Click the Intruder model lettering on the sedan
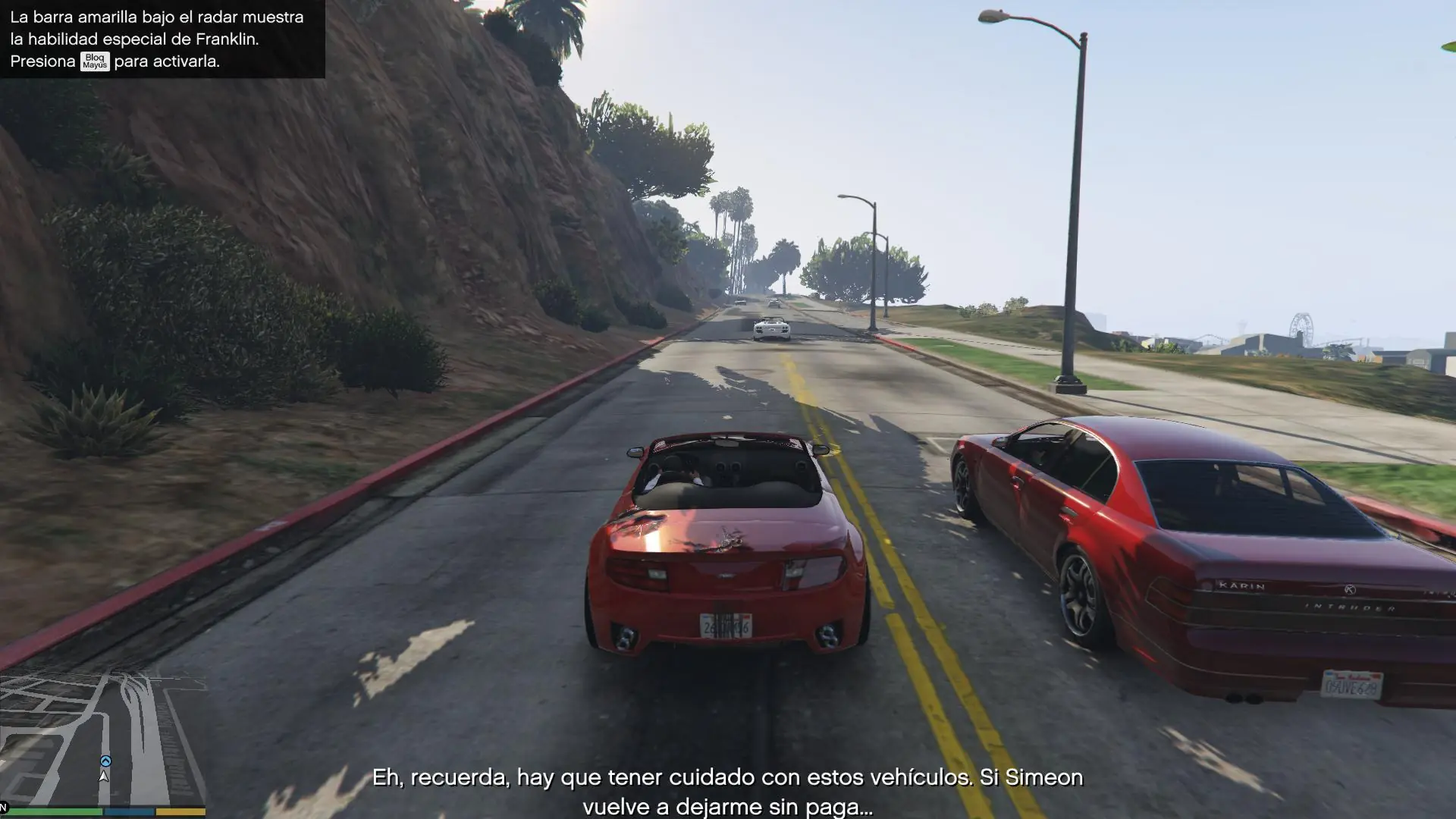 [1350, 607]
